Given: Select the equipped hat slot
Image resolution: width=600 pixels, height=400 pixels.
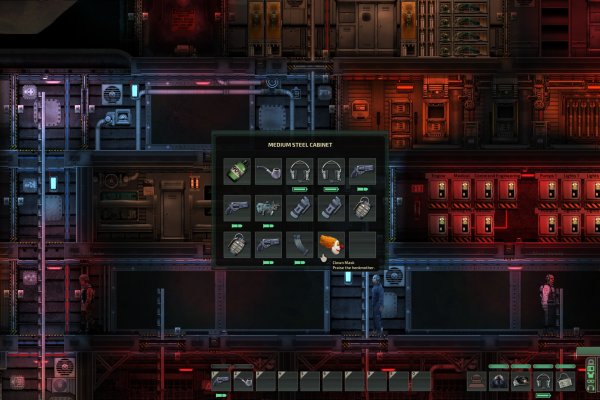Looking at the screenshot, I should [478, 380].
